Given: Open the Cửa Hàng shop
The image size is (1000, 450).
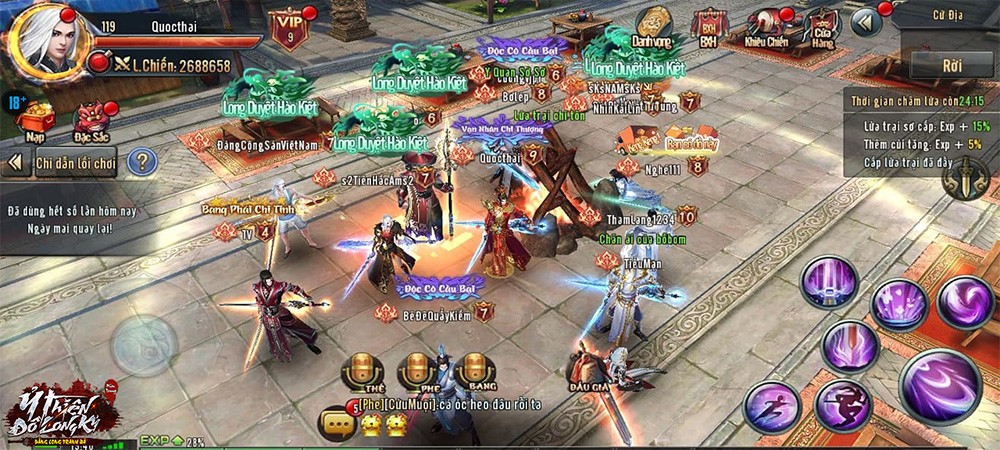Looking at the screenshot, I should point(820,28).
